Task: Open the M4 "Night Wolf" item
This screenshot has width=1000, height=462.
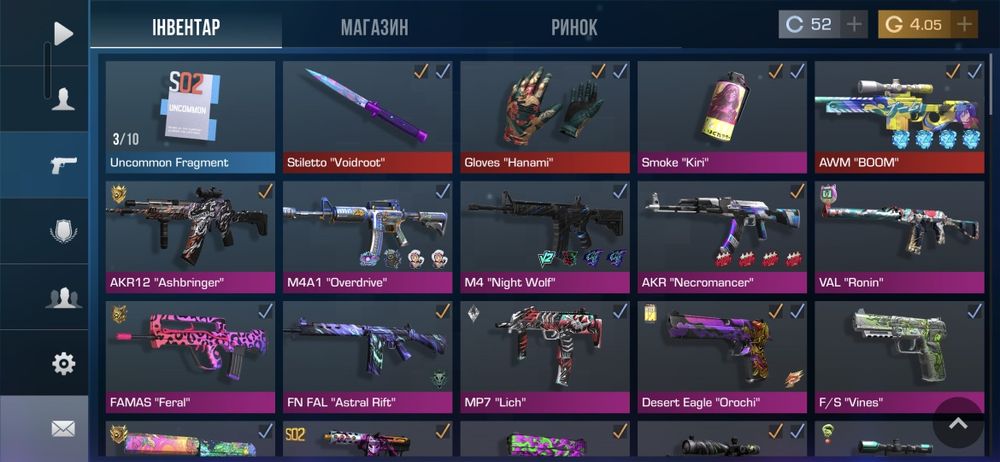Action: click(545, 236)
